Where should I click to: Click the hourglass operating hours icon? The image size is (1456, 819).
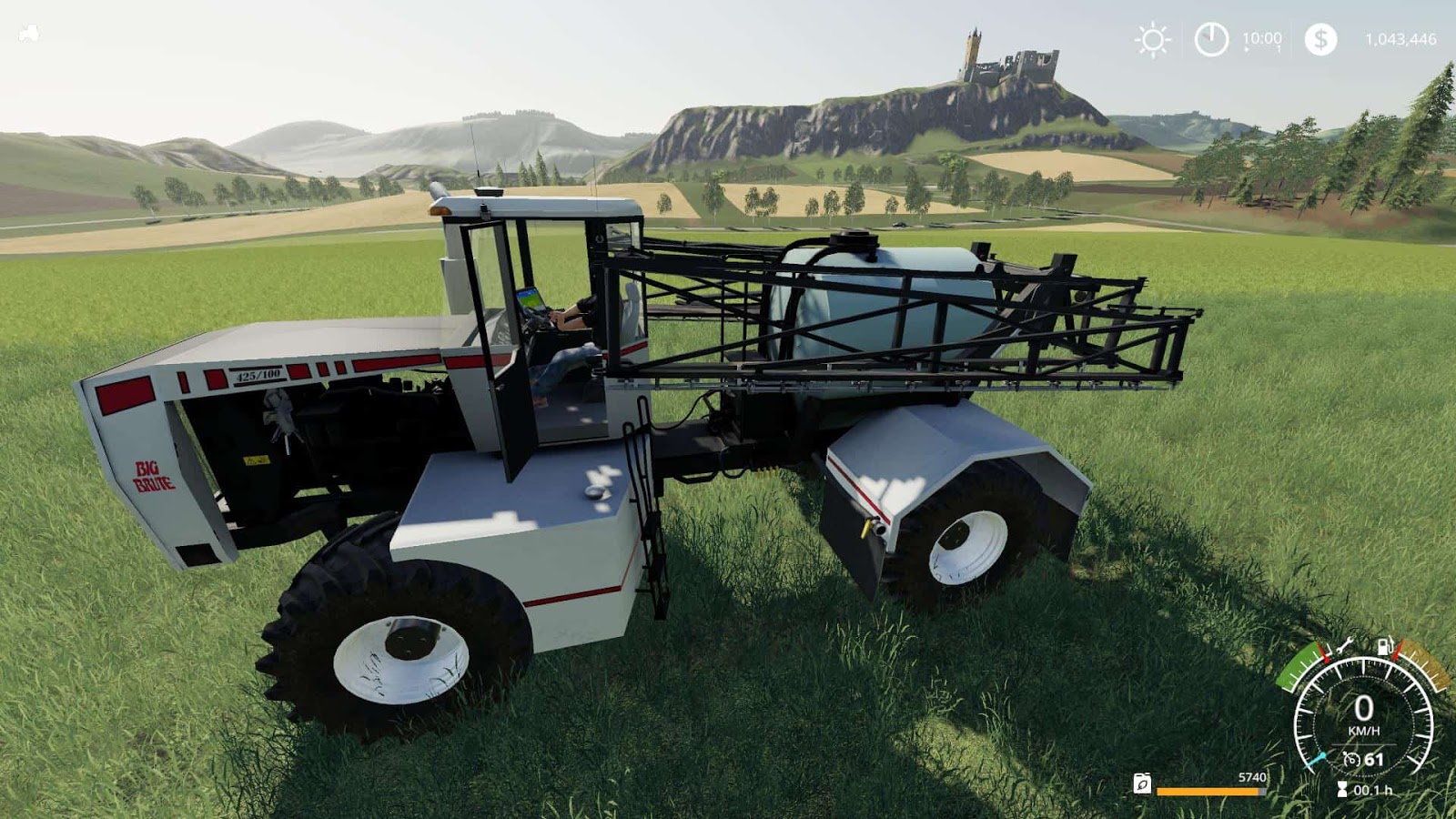pyautogui.click(x=1342, y=787)
